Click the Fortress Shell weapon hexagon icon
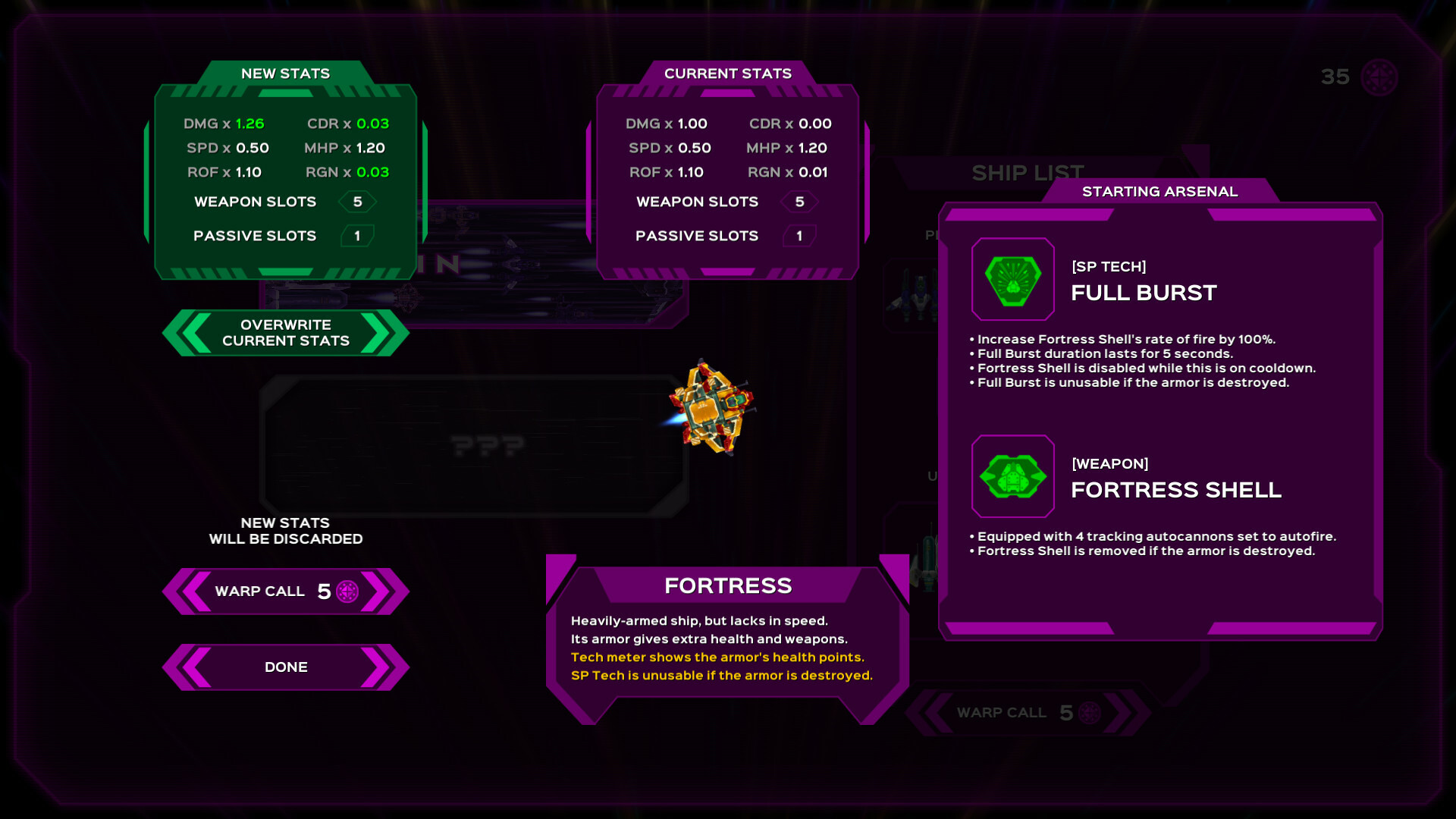Screen dimensions: 1456x819 click(1013, 476)
